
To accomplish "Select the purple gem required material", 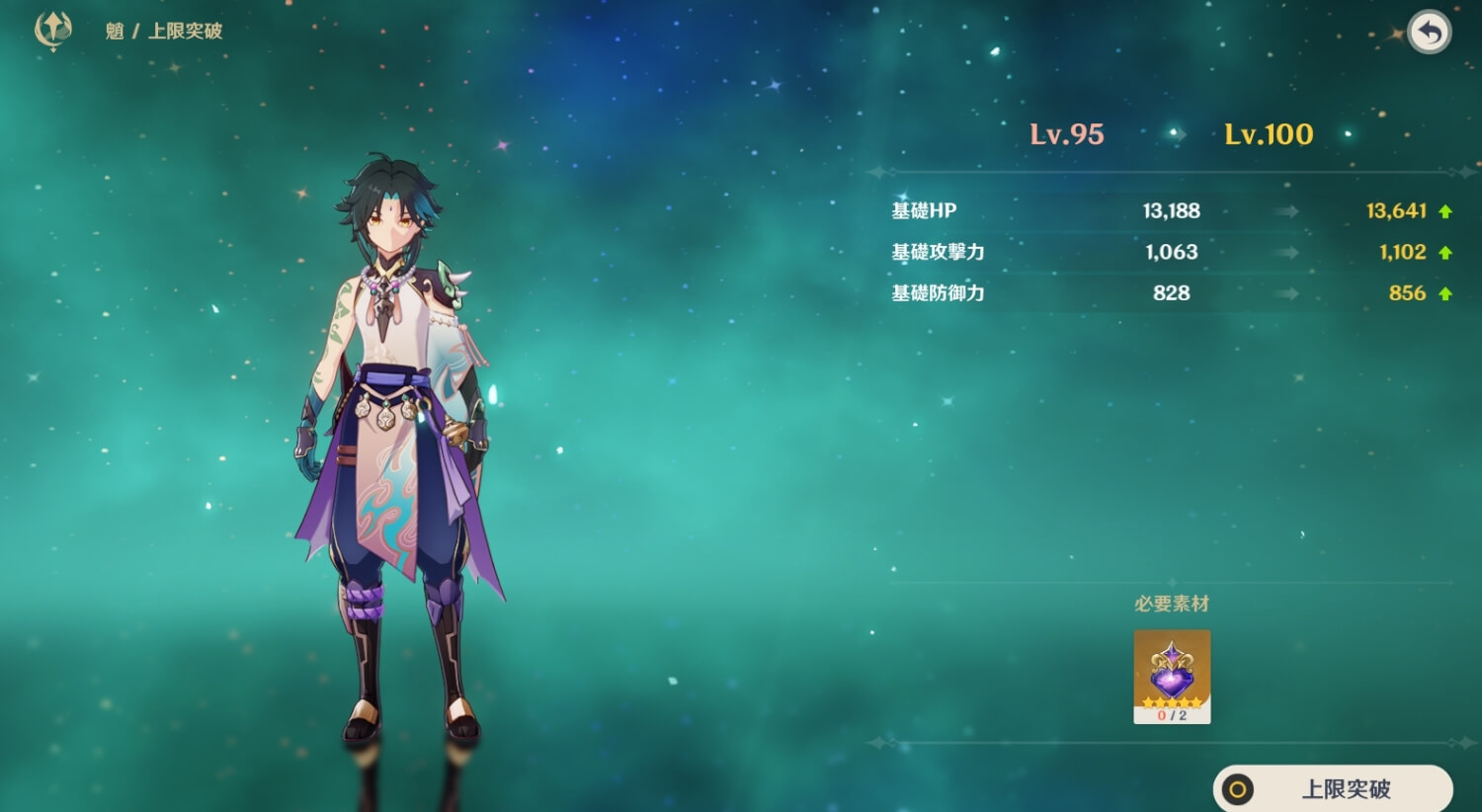I will [x=1172, y=677].
